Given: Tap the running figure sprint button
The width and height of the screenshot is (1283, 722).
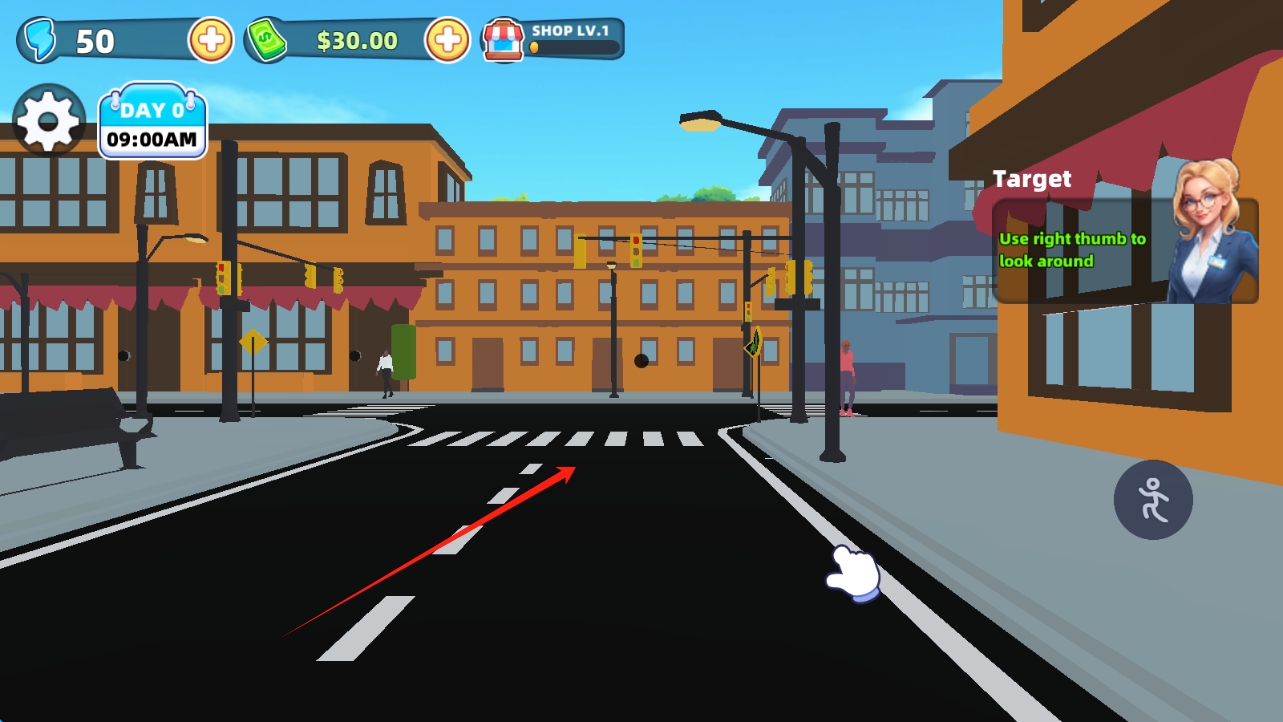Looking at the screenshot, I should [1153, 499].
